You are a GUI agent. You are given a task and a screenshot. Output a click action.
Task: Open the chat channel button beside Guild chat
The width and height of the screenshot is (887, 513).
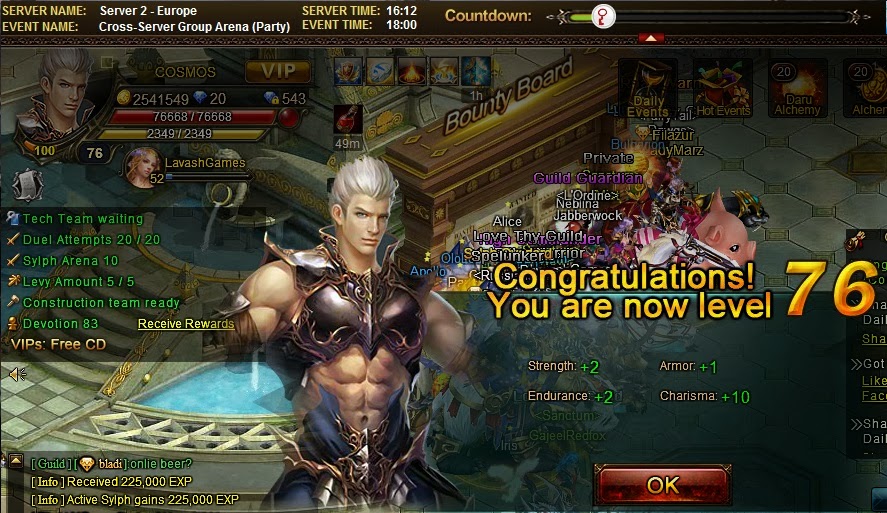point(15,462)
